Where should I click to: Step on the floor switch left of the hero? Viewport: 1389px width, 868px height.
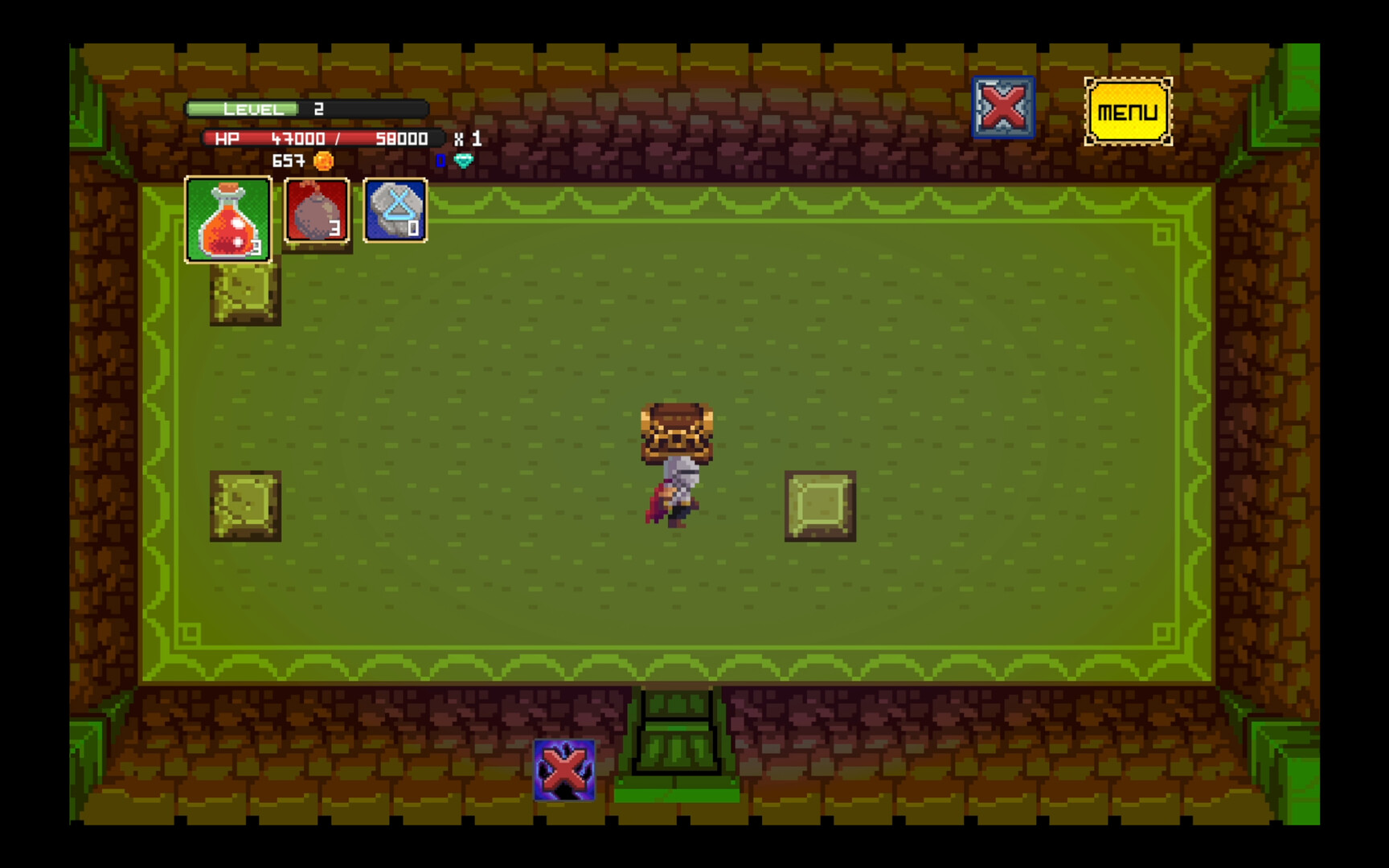247,506
